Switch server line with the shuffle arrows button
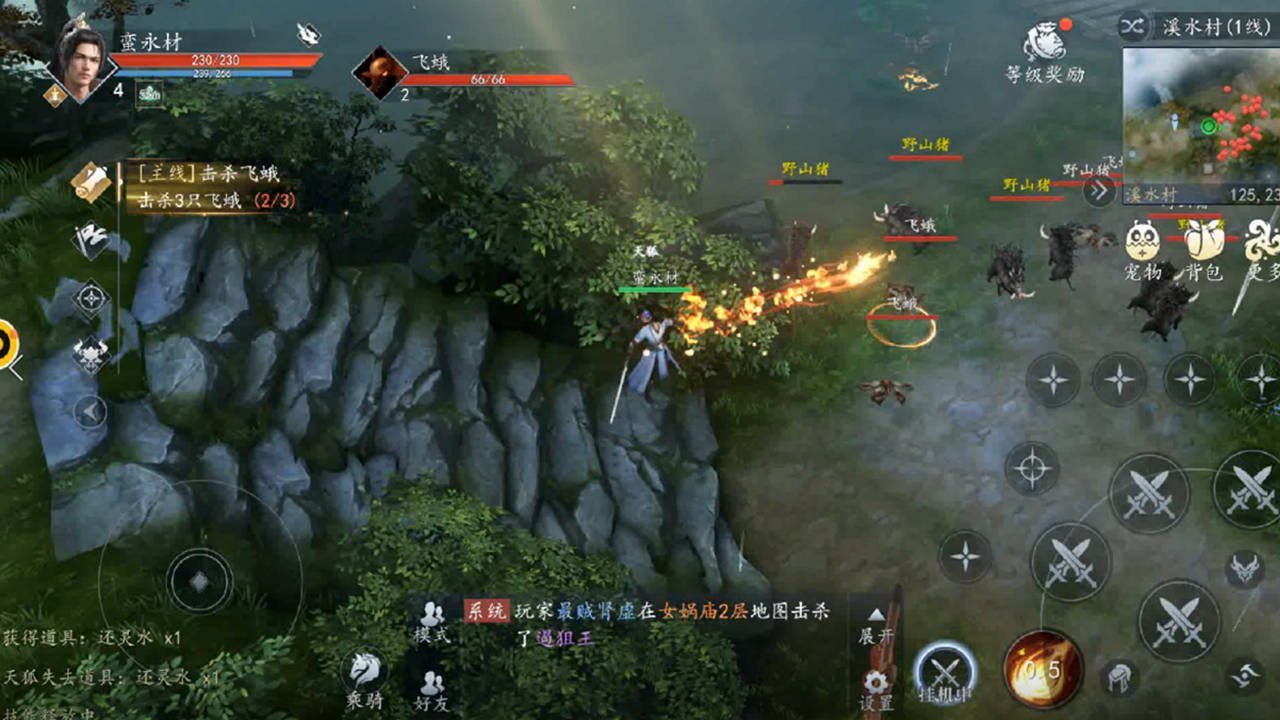The width and height of the screenshot is (1280, 720). 1133,26
